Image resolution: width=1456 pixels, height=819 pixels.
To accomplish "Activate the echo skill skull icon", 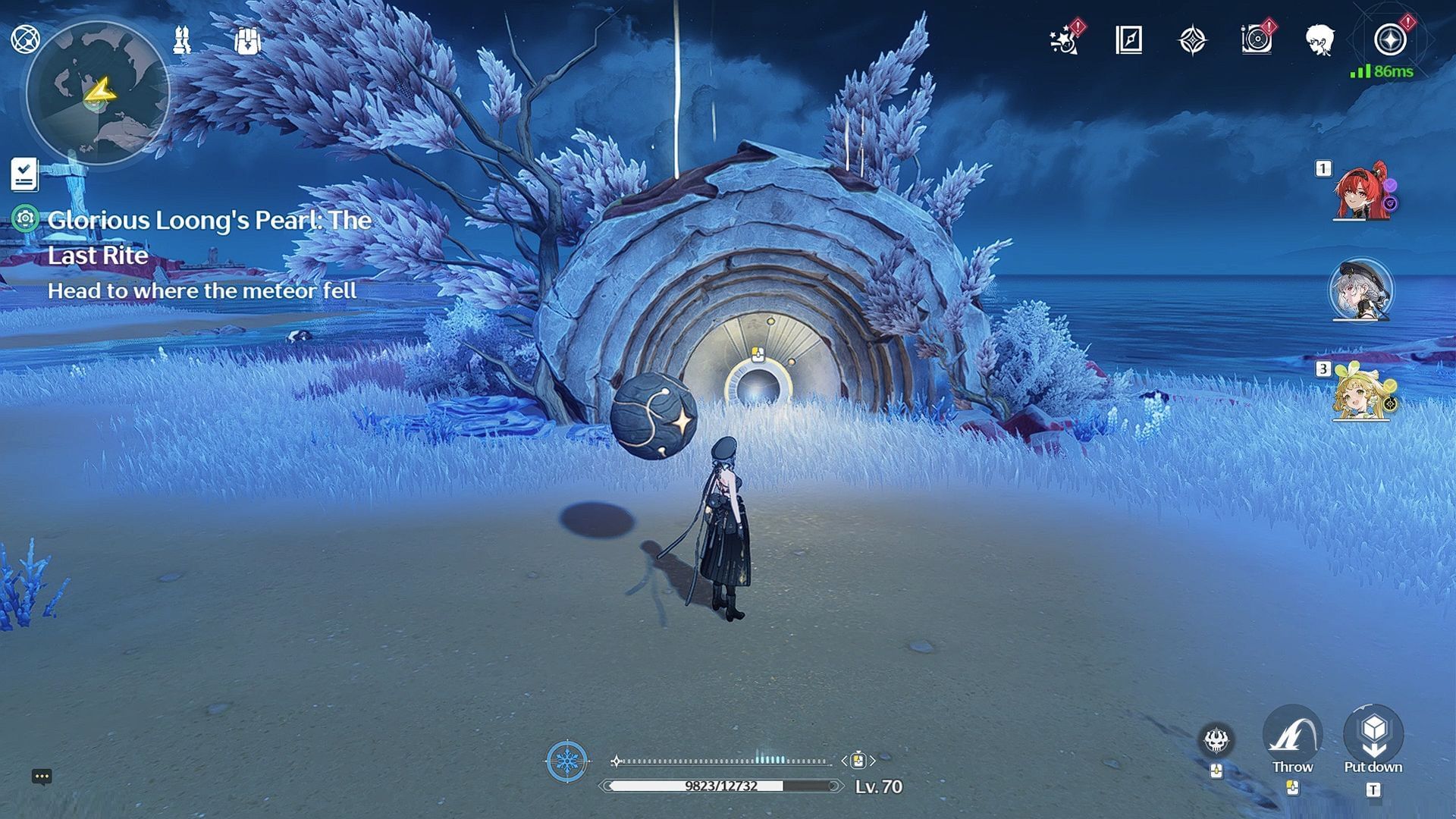I will click(x=1216, y=741).
